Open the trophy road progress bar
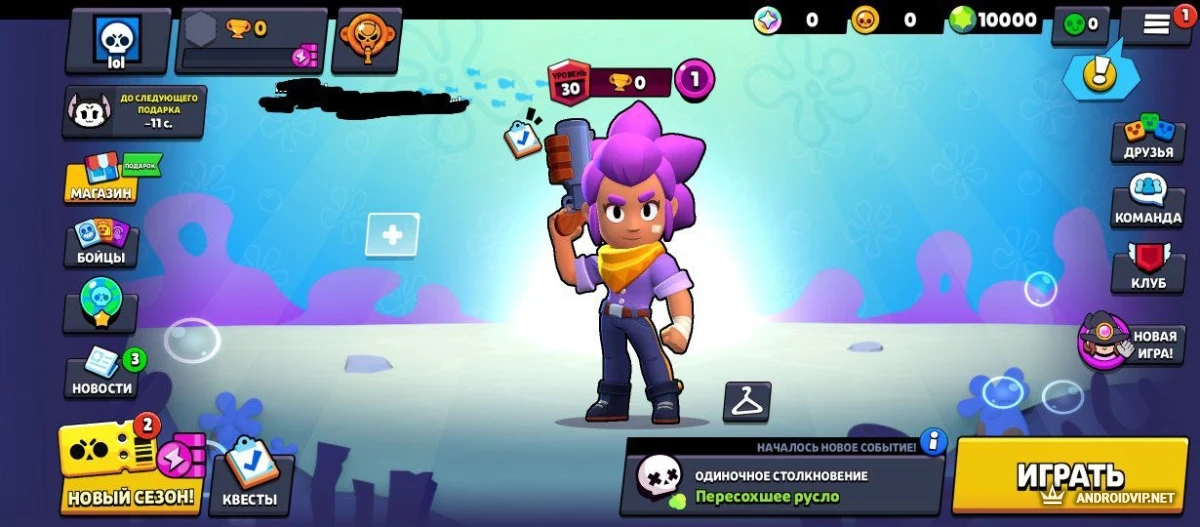The image size is (1200, 527). (x=251, y=41)
